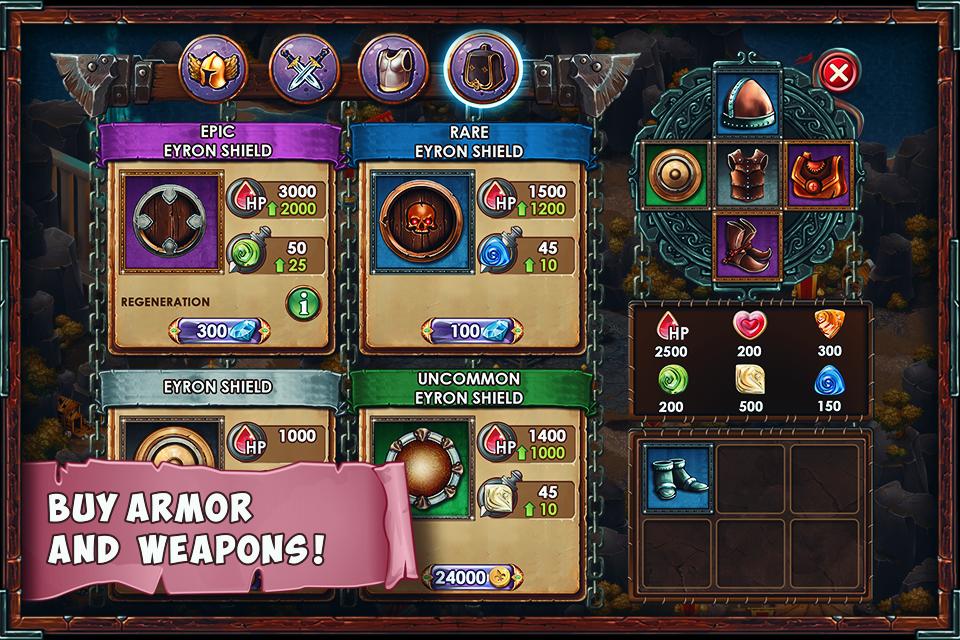Open the crossed swords weapons tab
Viewport: 960px width, 640px height.
pos(301,68)
